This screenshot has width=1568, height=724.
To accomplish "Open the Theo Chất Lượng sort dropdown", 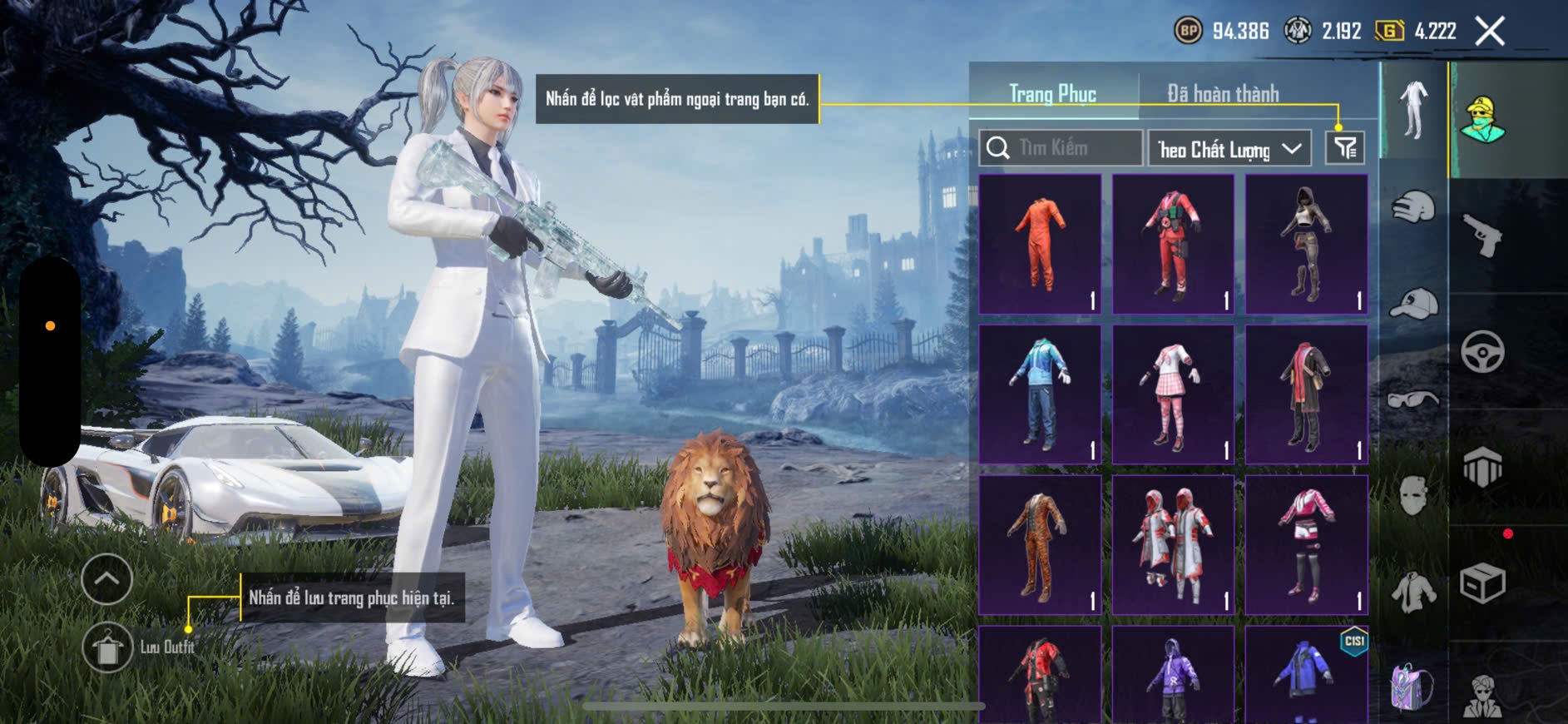I will (1229, 149).
